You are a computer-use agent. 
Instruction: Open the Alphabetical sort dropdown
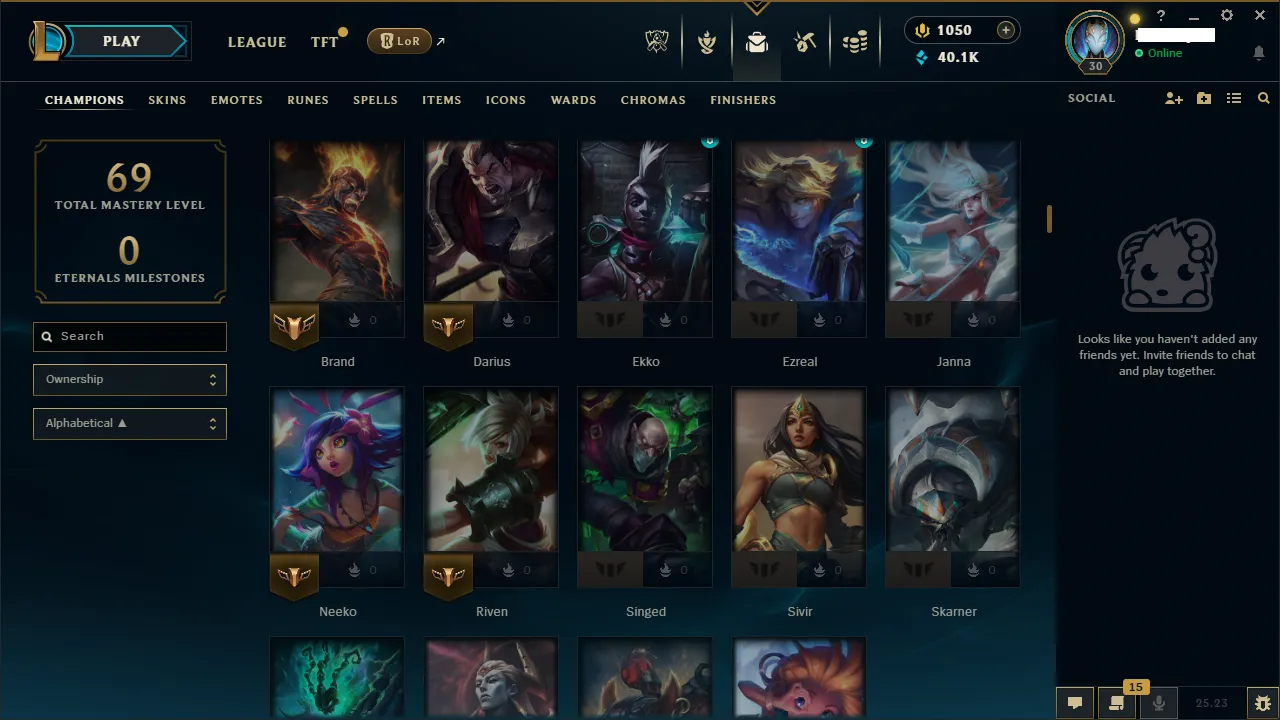click(x=129, y=423)
